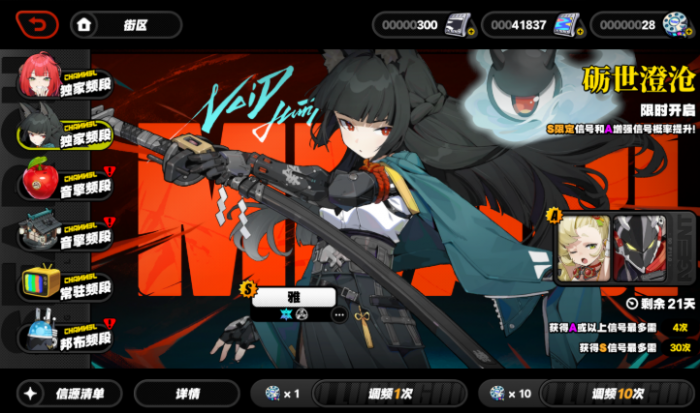The width and height of the screenshot is (700, 413).
Task: Add more of the 41837 film currency
Action: point(579,33)
